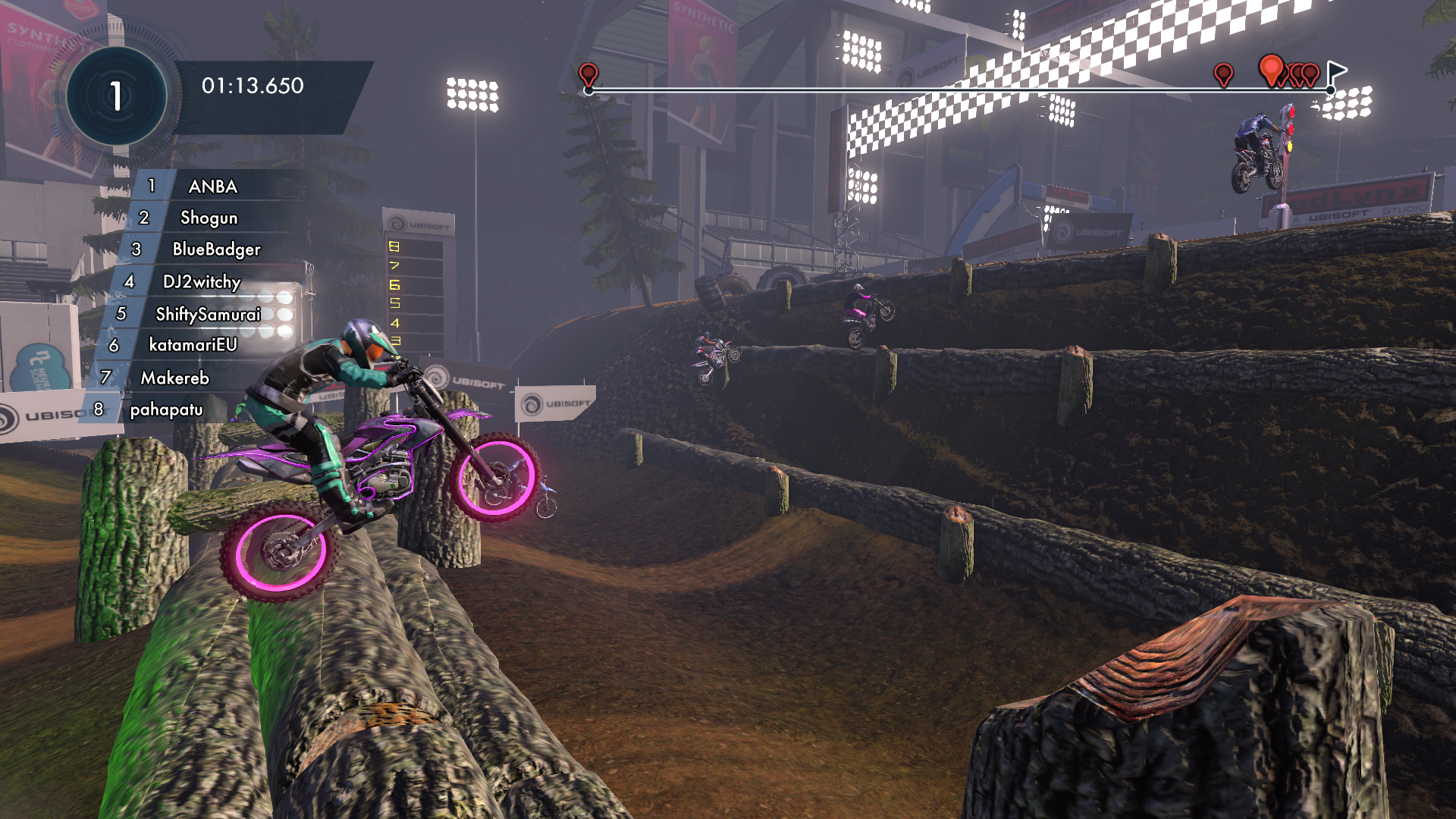Select ANBA in the leaderboard
The height and width of the screenshot is (819, 1456).
(x=212, y=187)
